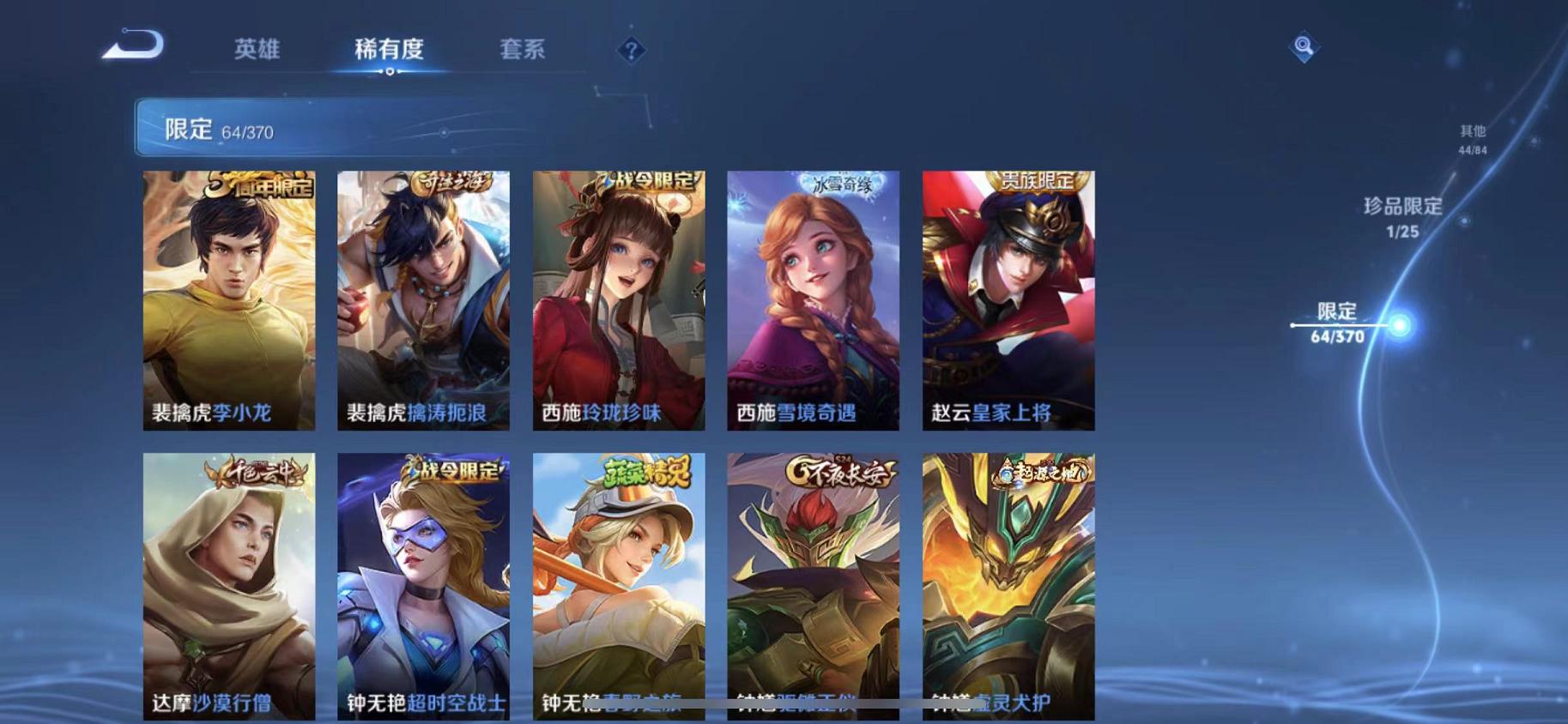This screenshot has width=1568, height=724.
Task: Open the 赵云皇家上将 skin card
Action: point(1008,302)
